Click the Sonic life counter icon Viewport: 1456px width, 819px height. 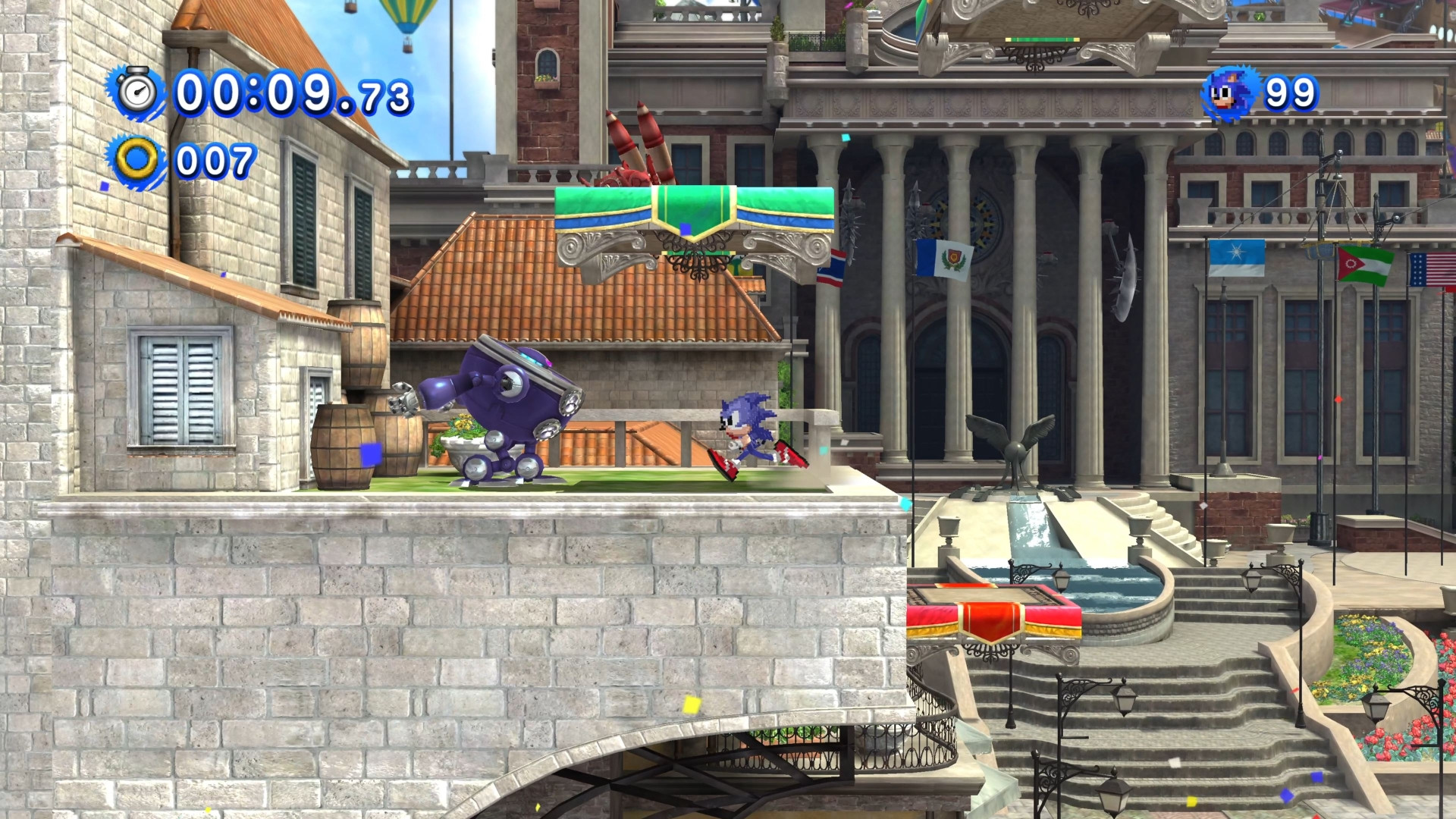tap(1230, 93)
